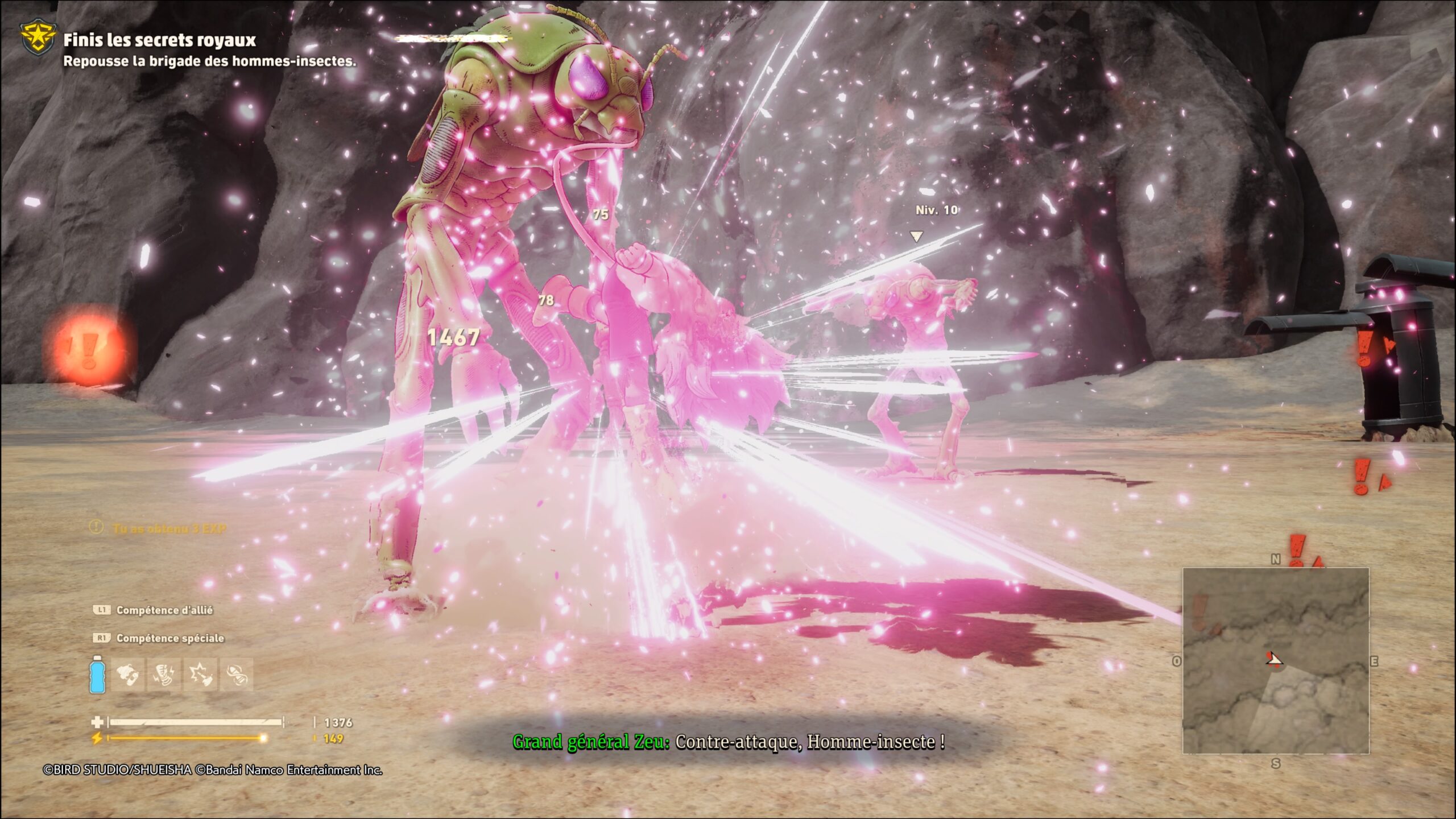Click the yellow star quest badge
Image resolution: width=1456 pixels, height=819 pixels.
point(38,38)
